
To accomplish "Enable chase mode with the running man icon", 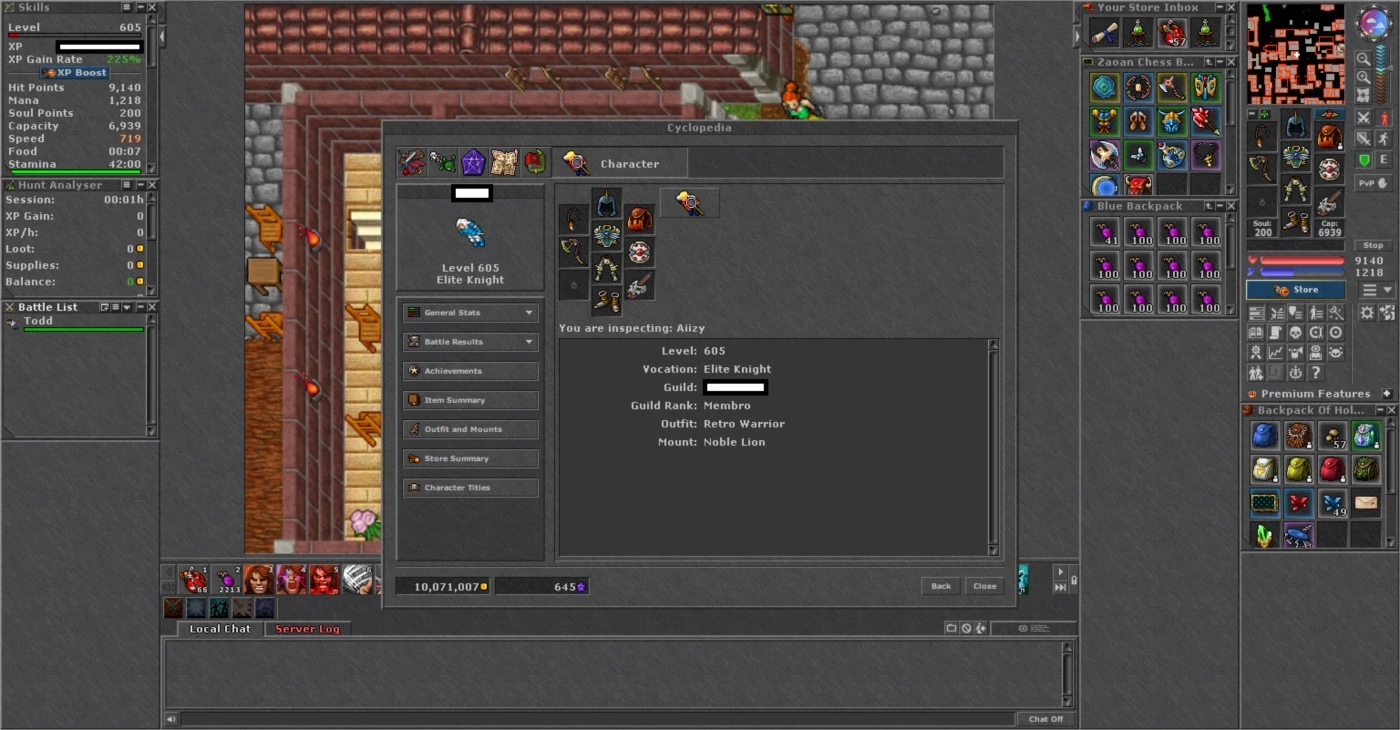I will point(1385,139).
